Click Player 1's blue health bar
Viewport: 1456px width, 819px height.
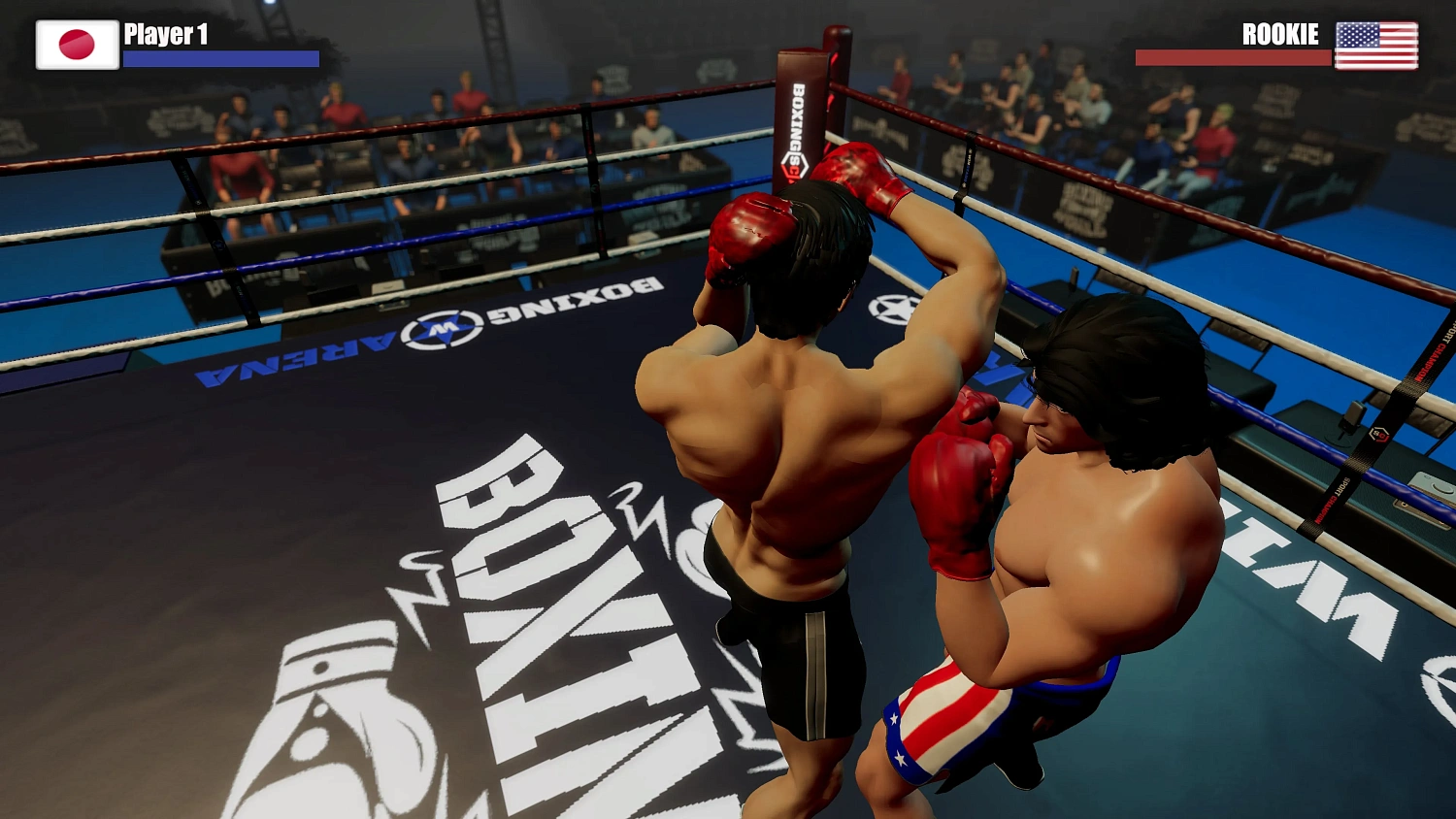223,58
